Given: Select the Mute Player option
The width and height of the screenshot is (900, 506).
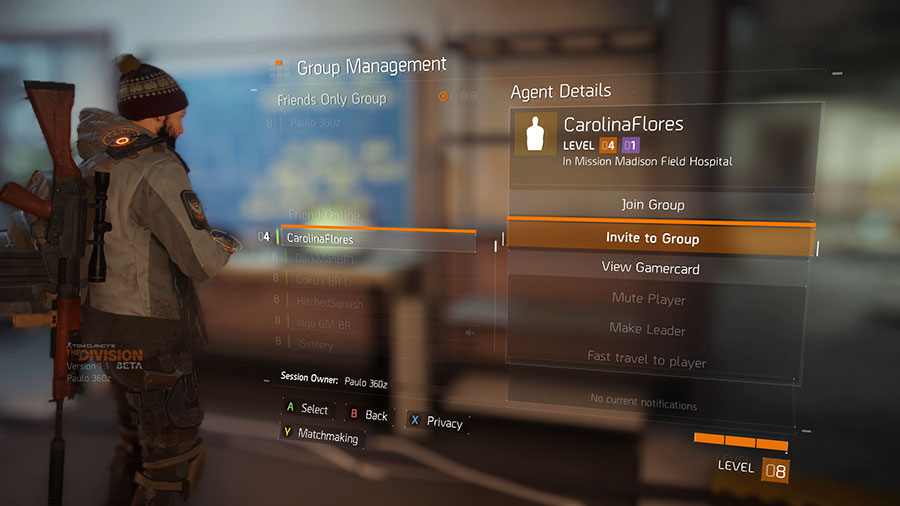Looking at the screenshot, I should (648, 298).
